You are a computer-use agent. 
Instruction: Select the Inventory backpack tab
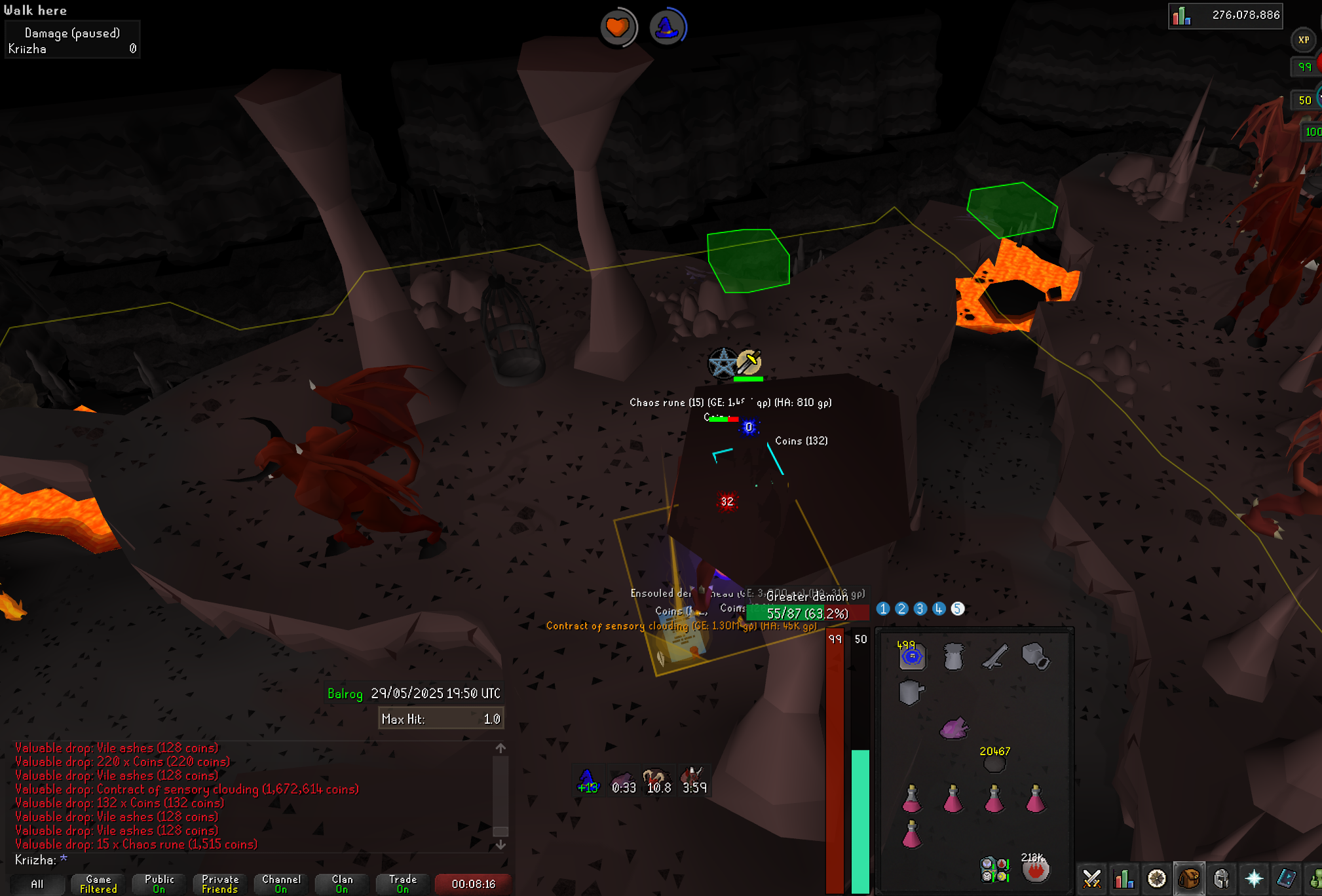click(x=1189, y=878)
